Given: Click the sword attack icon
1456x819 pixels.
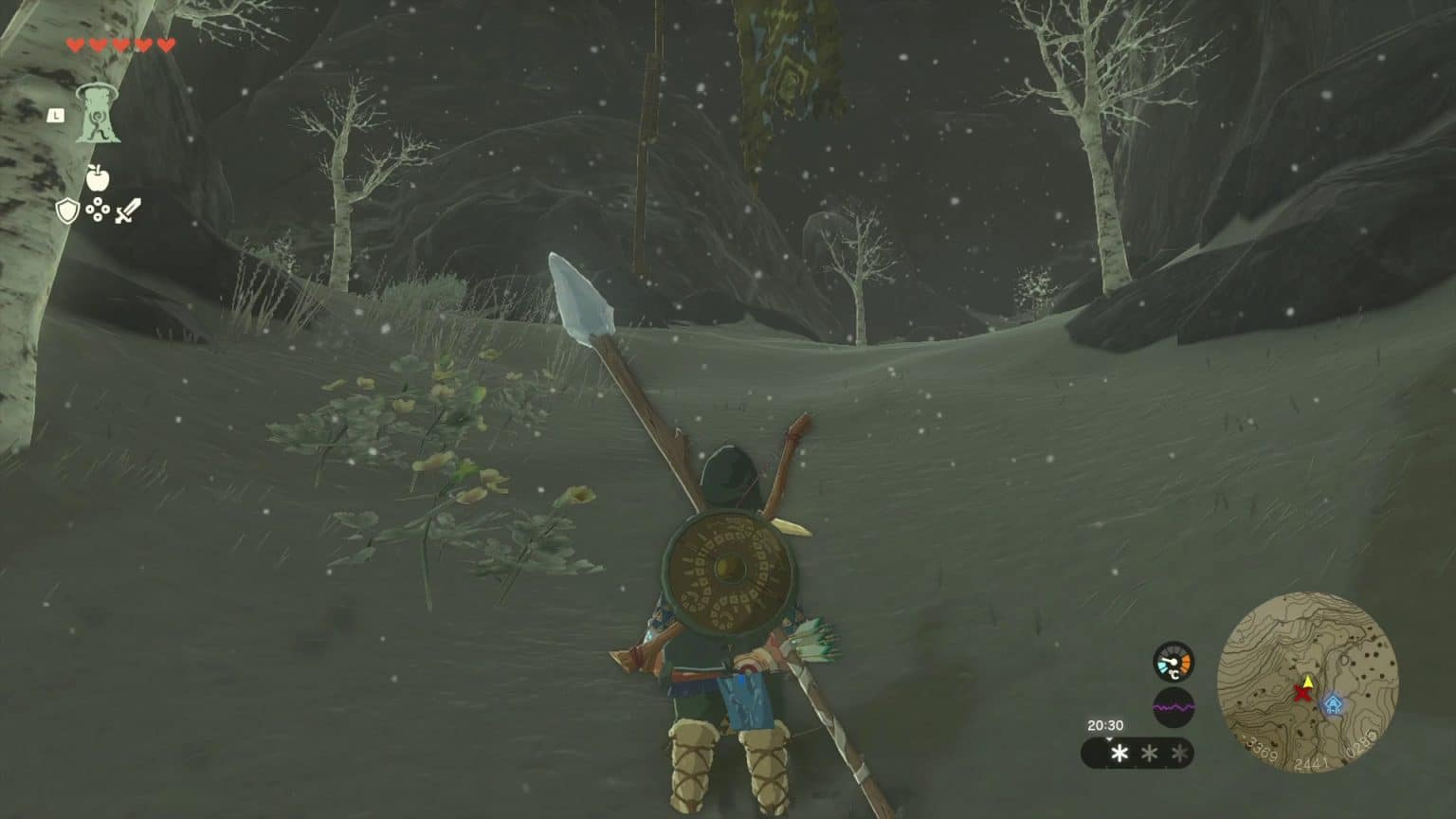Looking at the screenshot, I should (126, 211).
